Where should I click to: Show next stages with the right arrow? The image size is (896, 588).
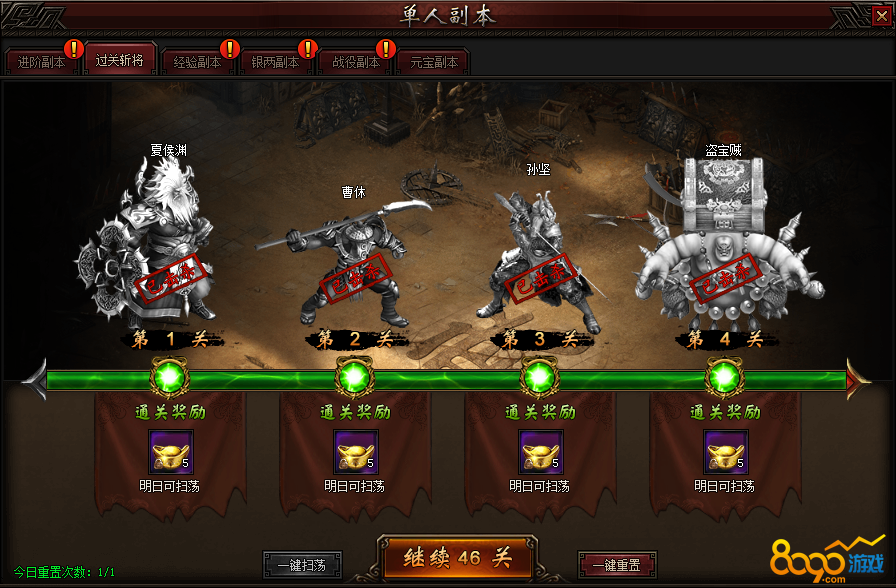[x=859, y=379]
